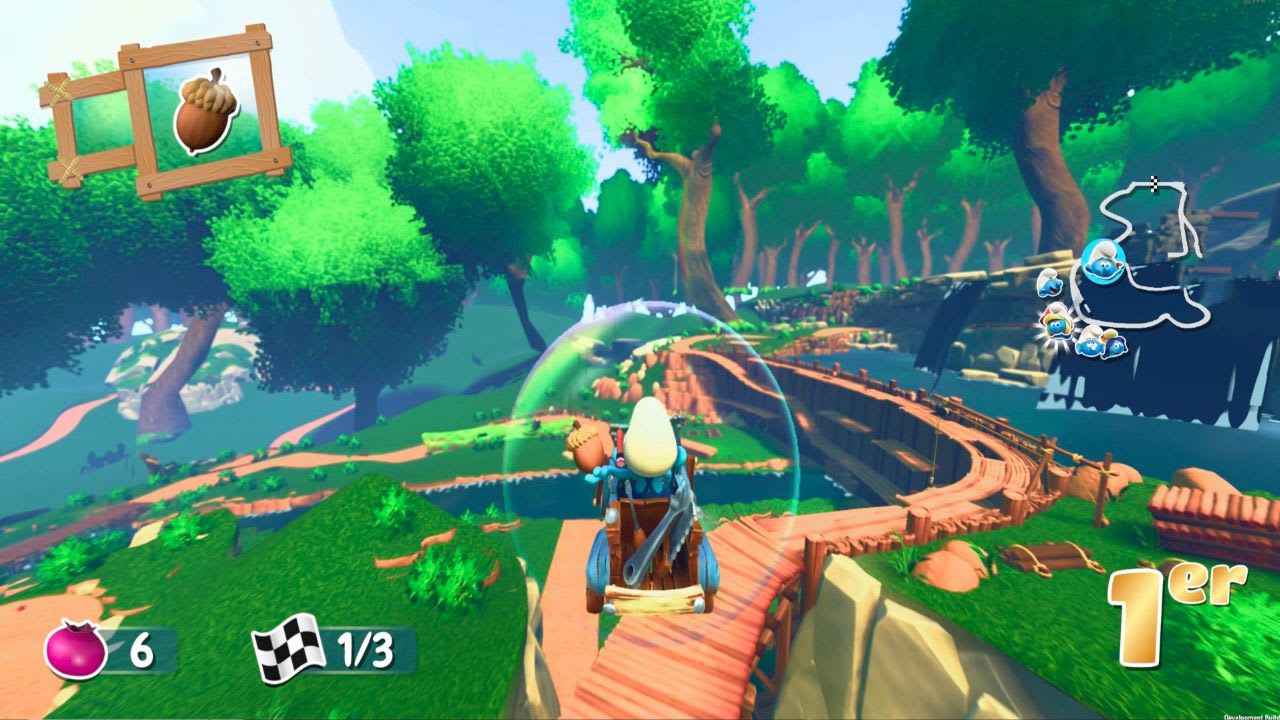1280x720 pixels.
Task: Click the checkered finish line marker on the minimap
Action: click(x=1154, y=183)
